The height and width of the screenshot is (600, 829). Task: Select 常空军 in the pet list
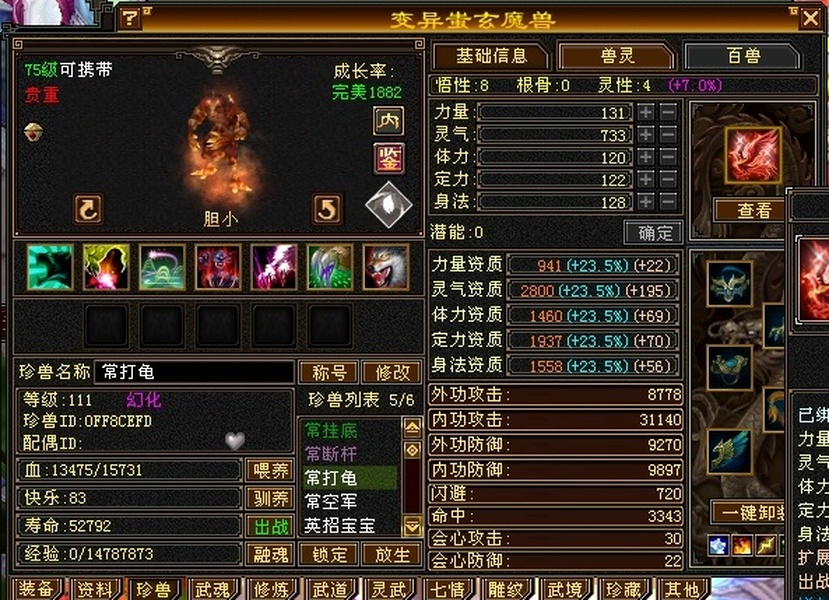331,502
